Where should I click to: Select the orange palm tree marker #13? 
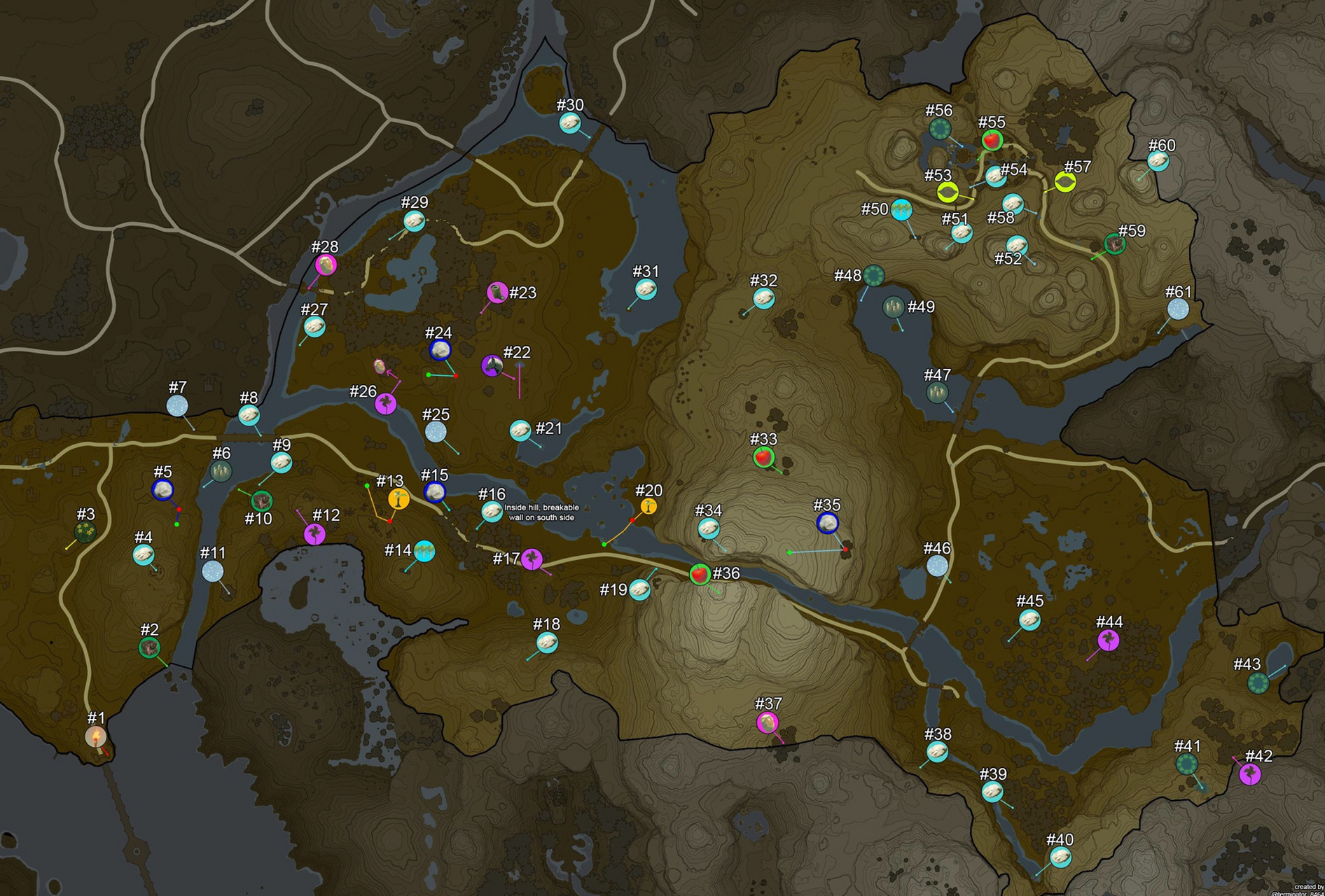[398, 498]
